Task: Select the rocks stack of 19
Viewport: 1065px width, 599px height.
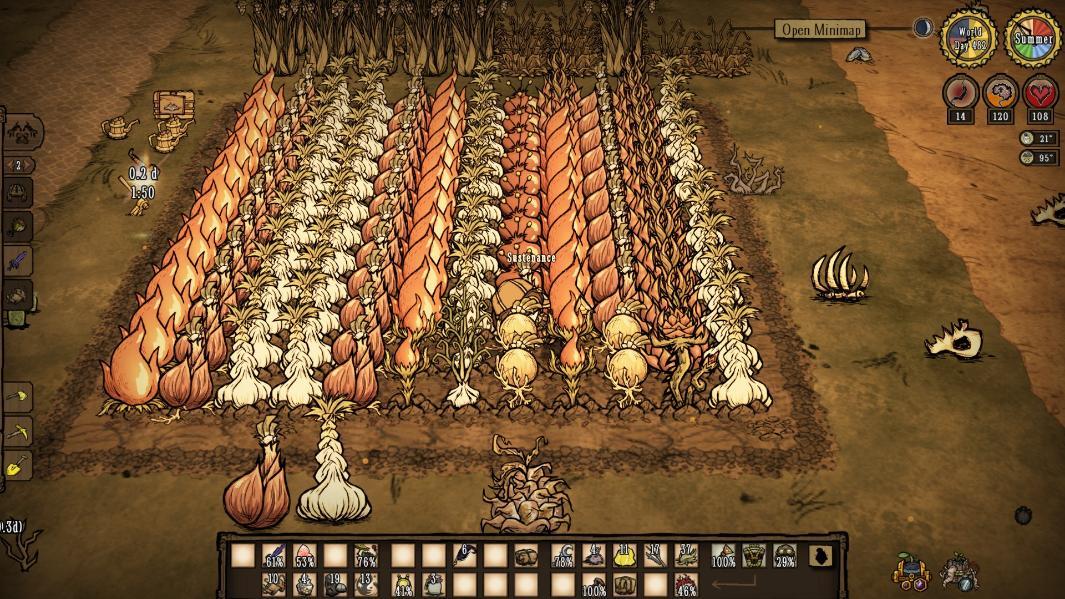Action: coord(335,583)
